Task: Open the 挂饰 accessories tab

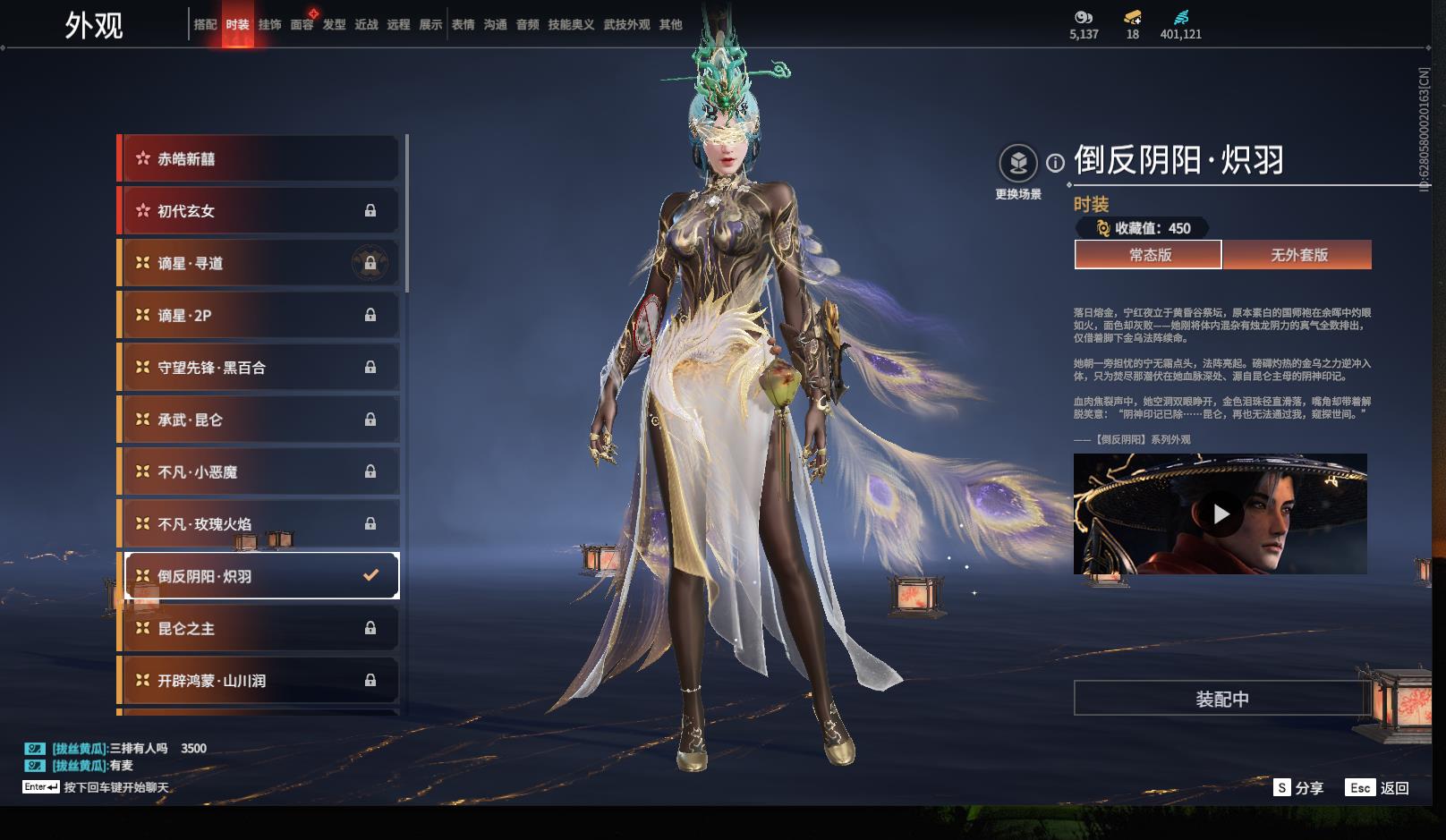Action: pyautogui.click(x=269, y=25)
